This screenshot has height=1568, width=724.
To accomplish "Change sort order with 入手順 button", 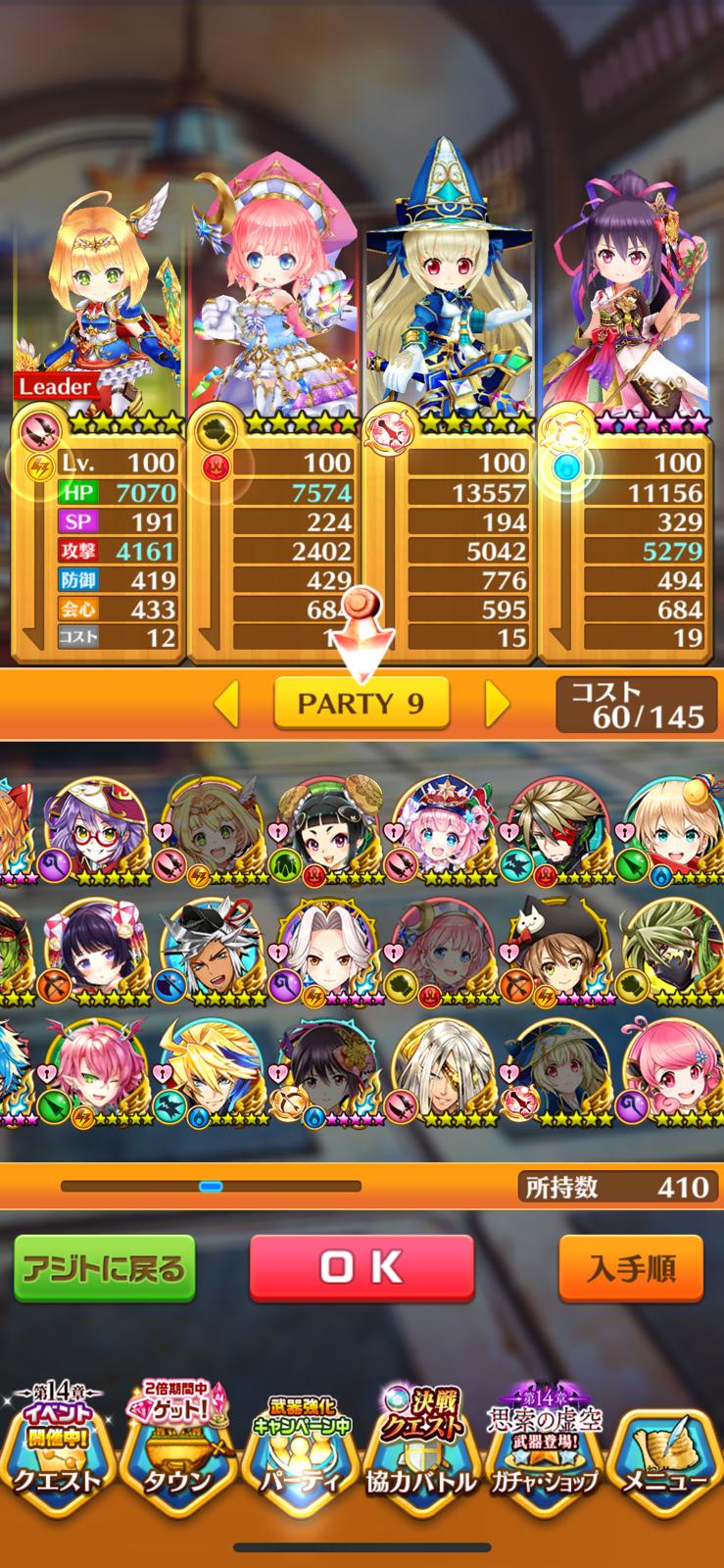I will pyautogui.click(x=631, y=1268).
